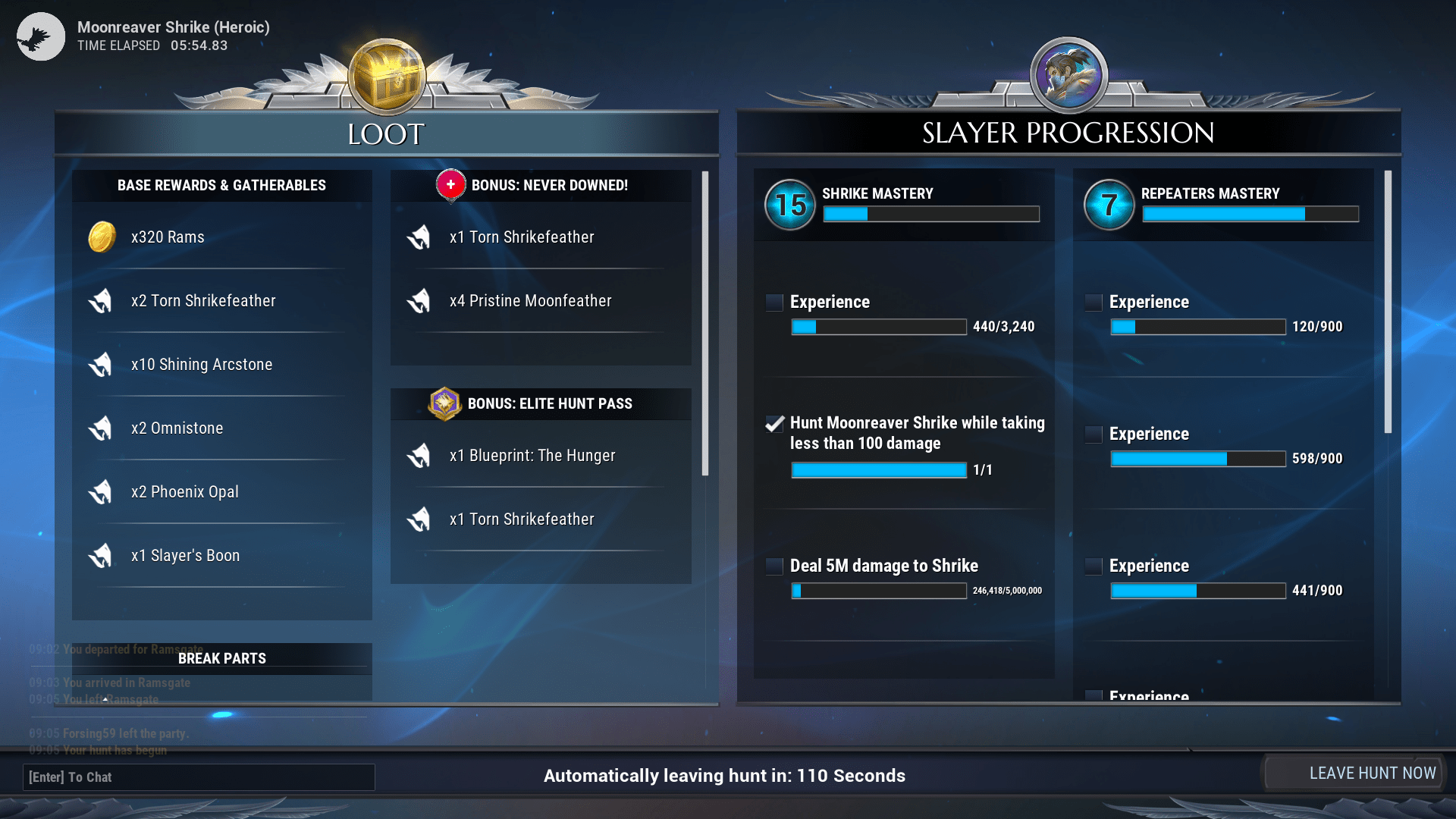Click the Never Downed bonus pin icon
1456x819 pixels.
pyautogui.click(x=450, y=185)
